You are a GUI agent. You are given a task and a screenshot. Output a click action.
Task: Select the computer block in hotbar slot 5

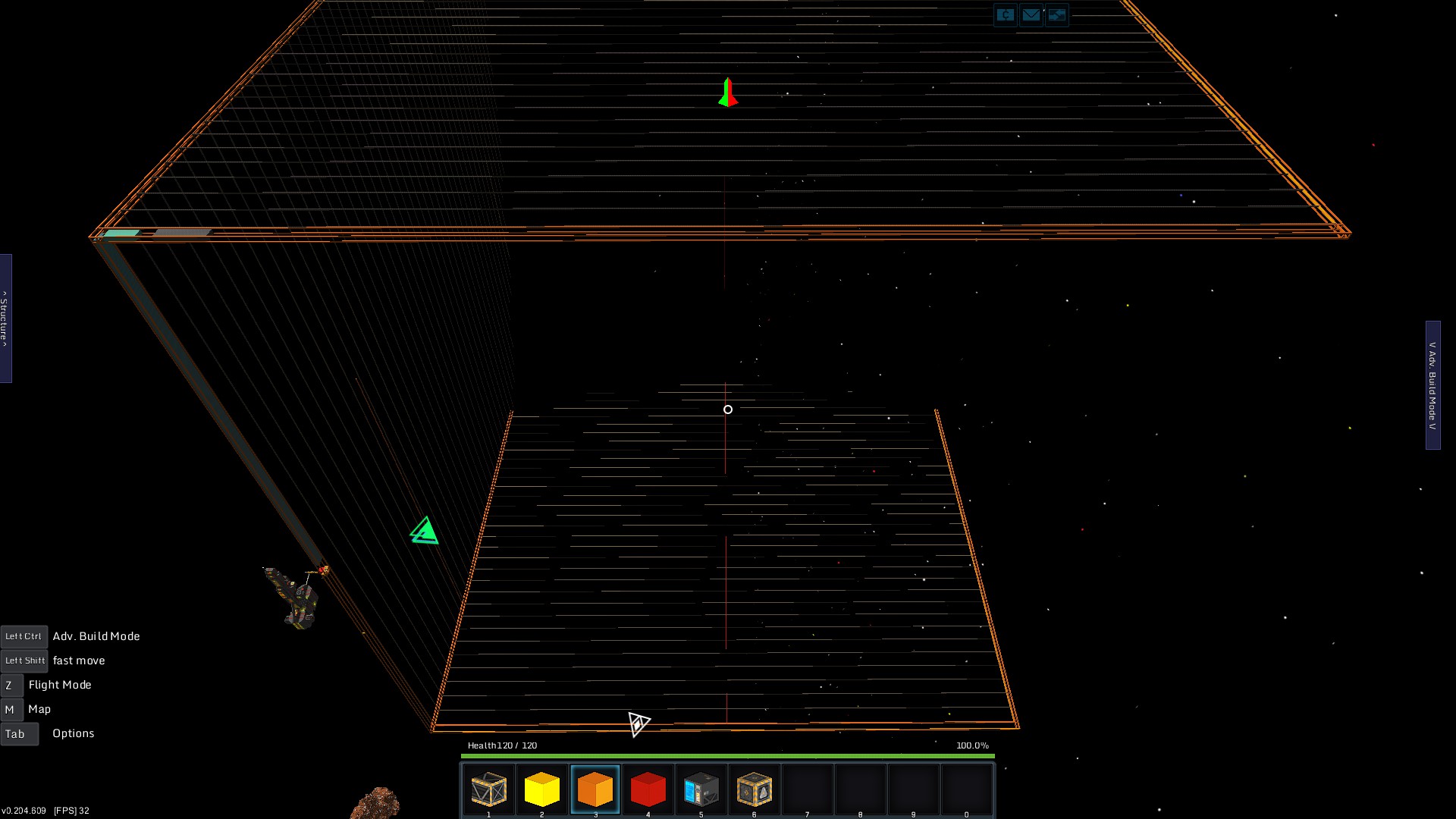[x=701, y=789]
